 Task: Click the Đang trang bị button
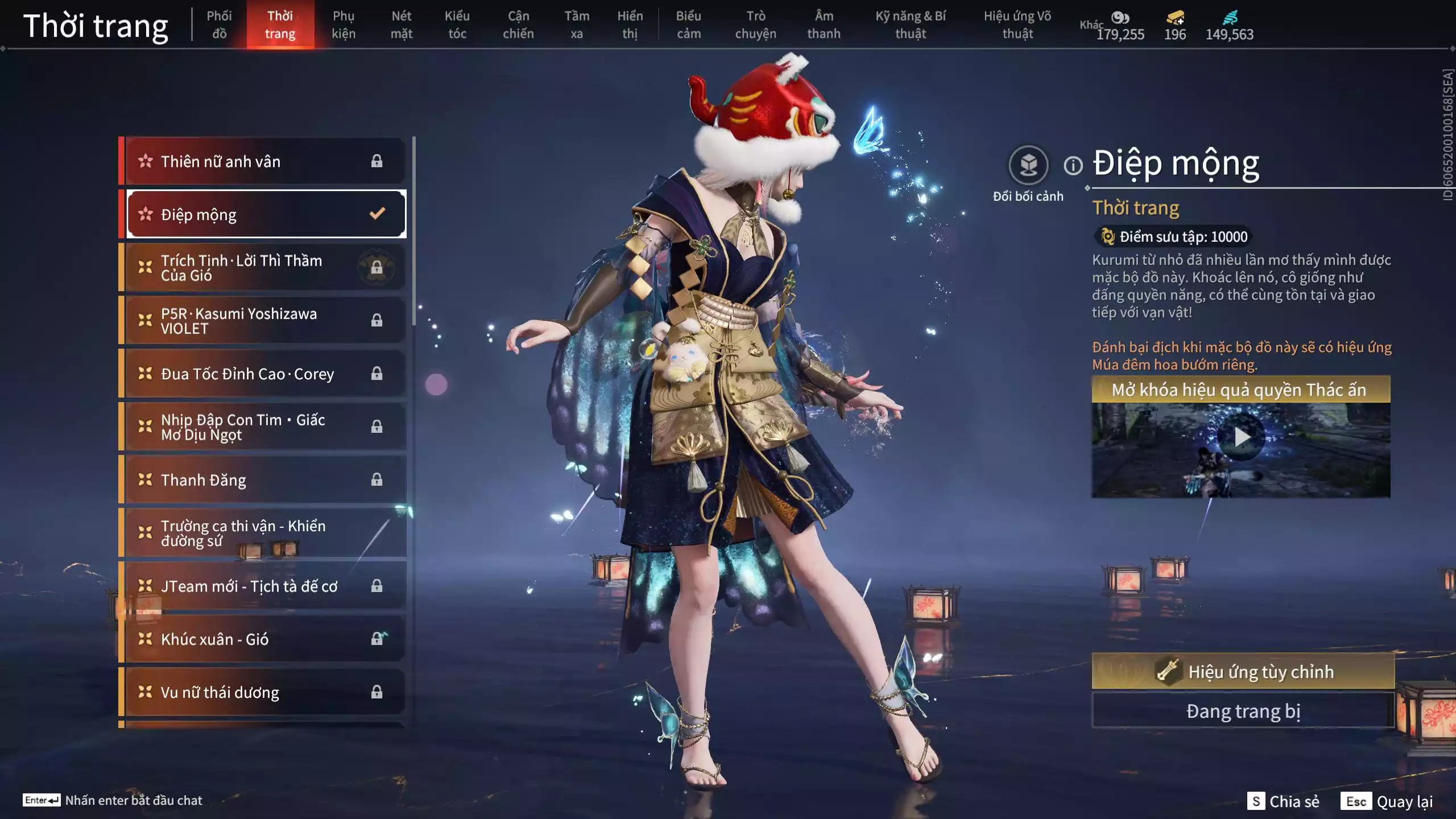[1243, 711]
